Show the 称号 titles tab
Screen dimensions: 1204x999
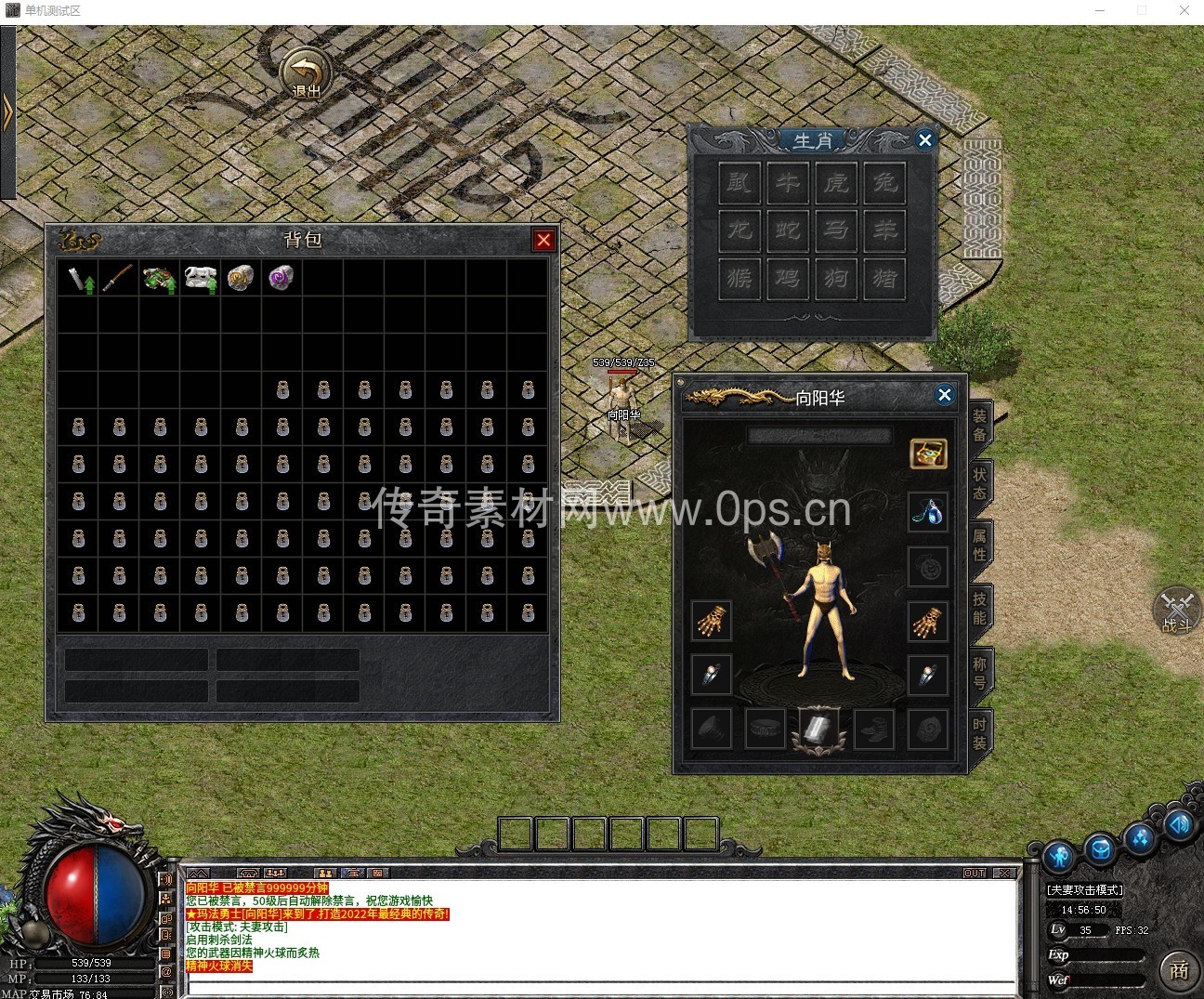pos(979,672)
